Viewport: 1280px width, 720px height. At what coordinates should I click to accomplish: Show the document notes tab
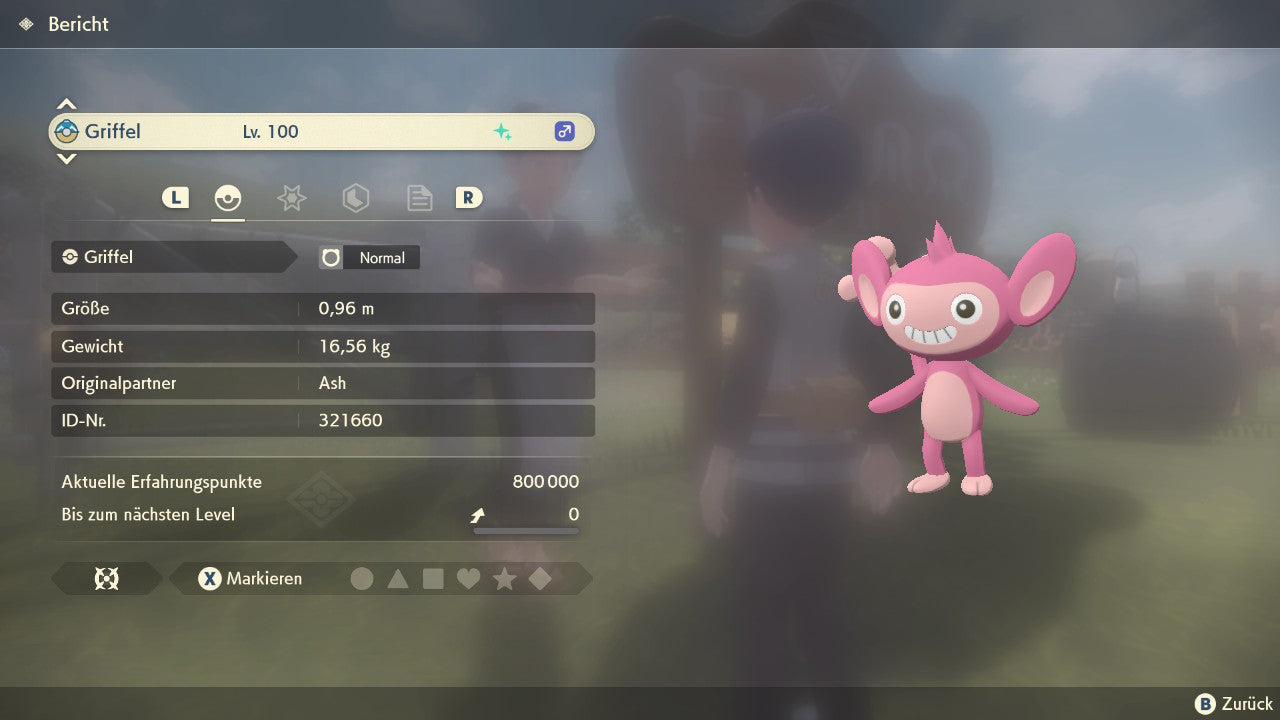click(419, 198)
